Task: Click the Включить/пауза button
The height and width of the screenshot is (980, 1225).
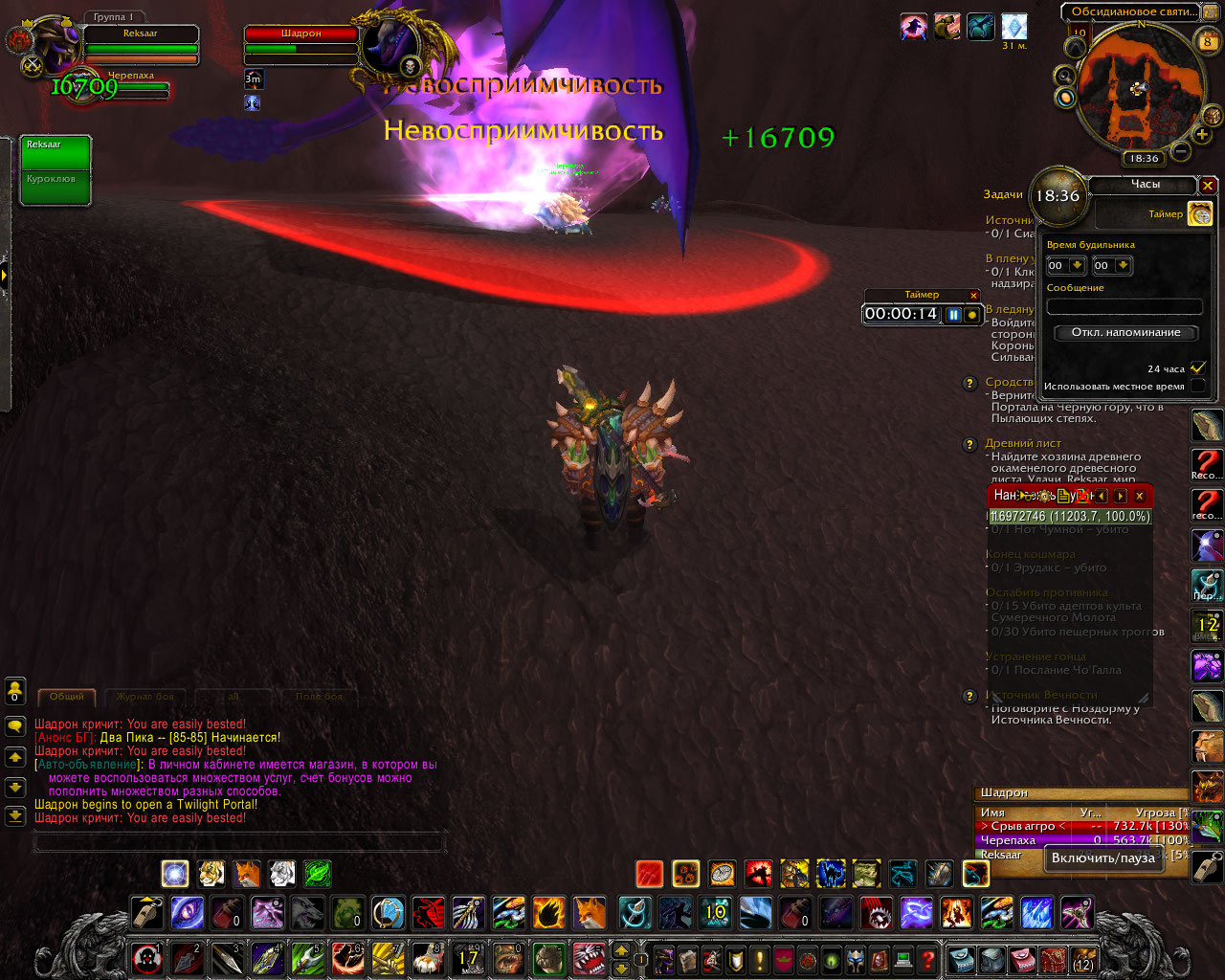Action: tap(1102, 858)
